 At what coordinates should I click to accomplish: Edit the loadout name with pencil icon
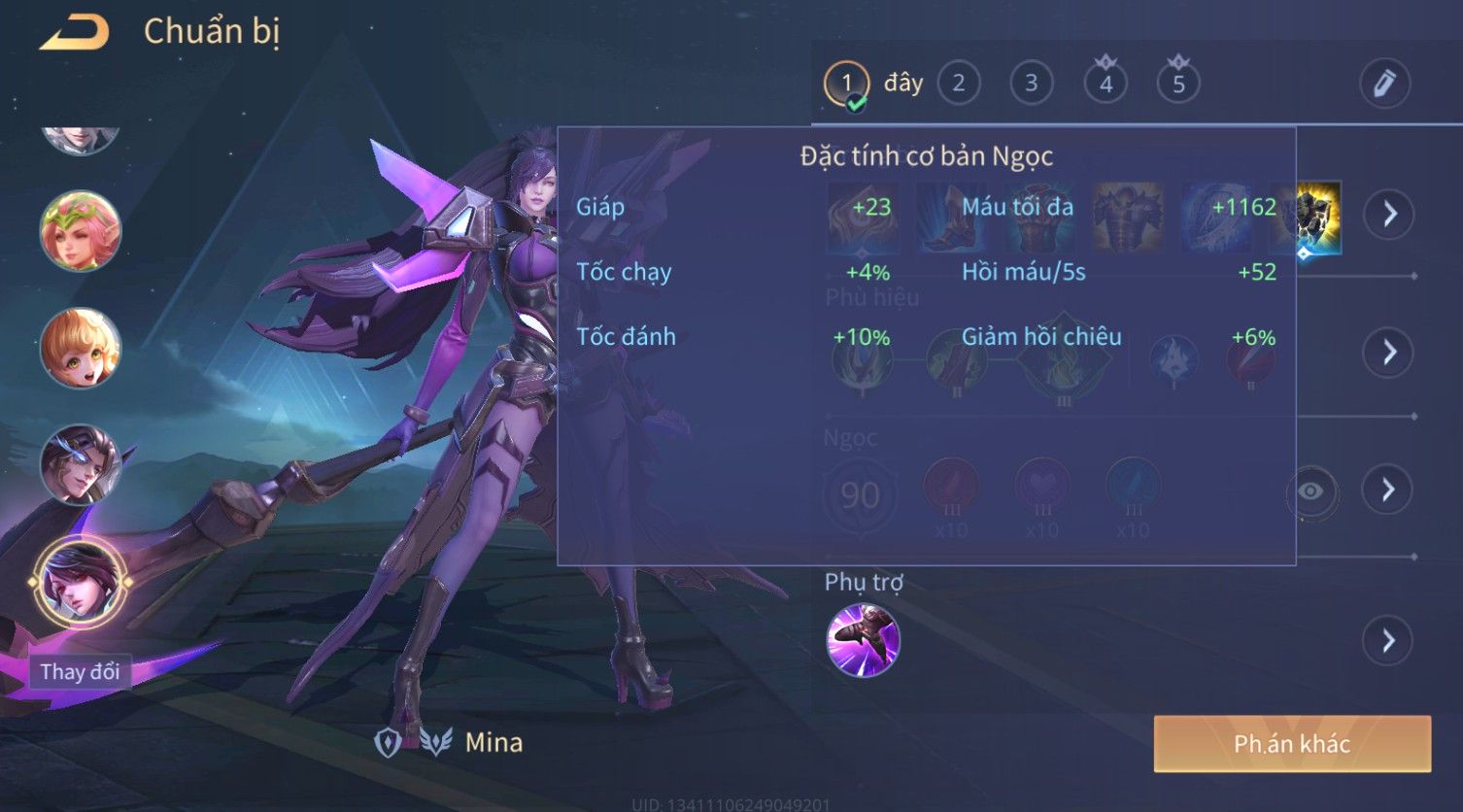click(1383, 85)
